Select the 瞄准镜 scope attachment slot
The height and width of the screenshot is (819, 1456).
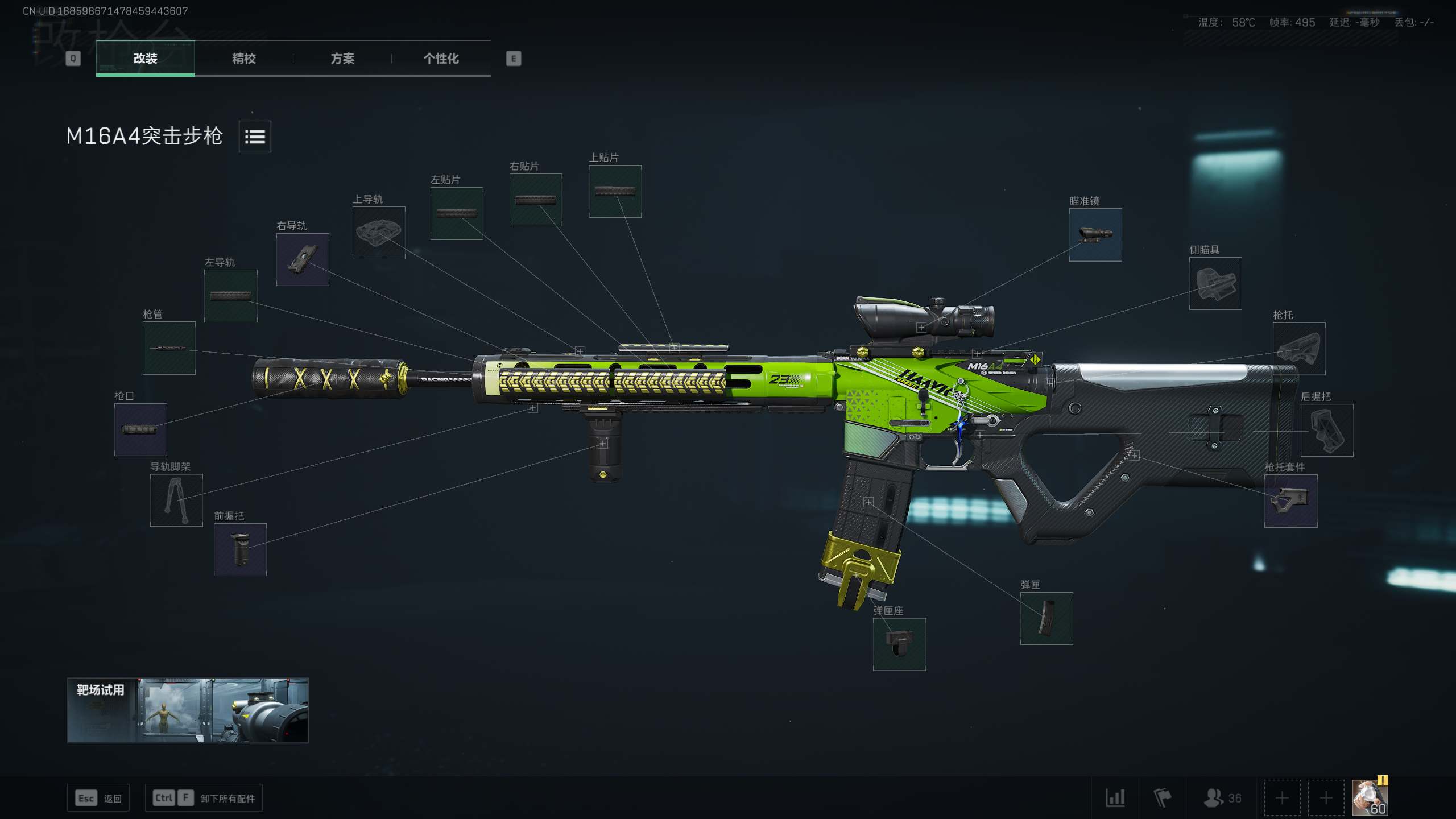[1095, 235]
